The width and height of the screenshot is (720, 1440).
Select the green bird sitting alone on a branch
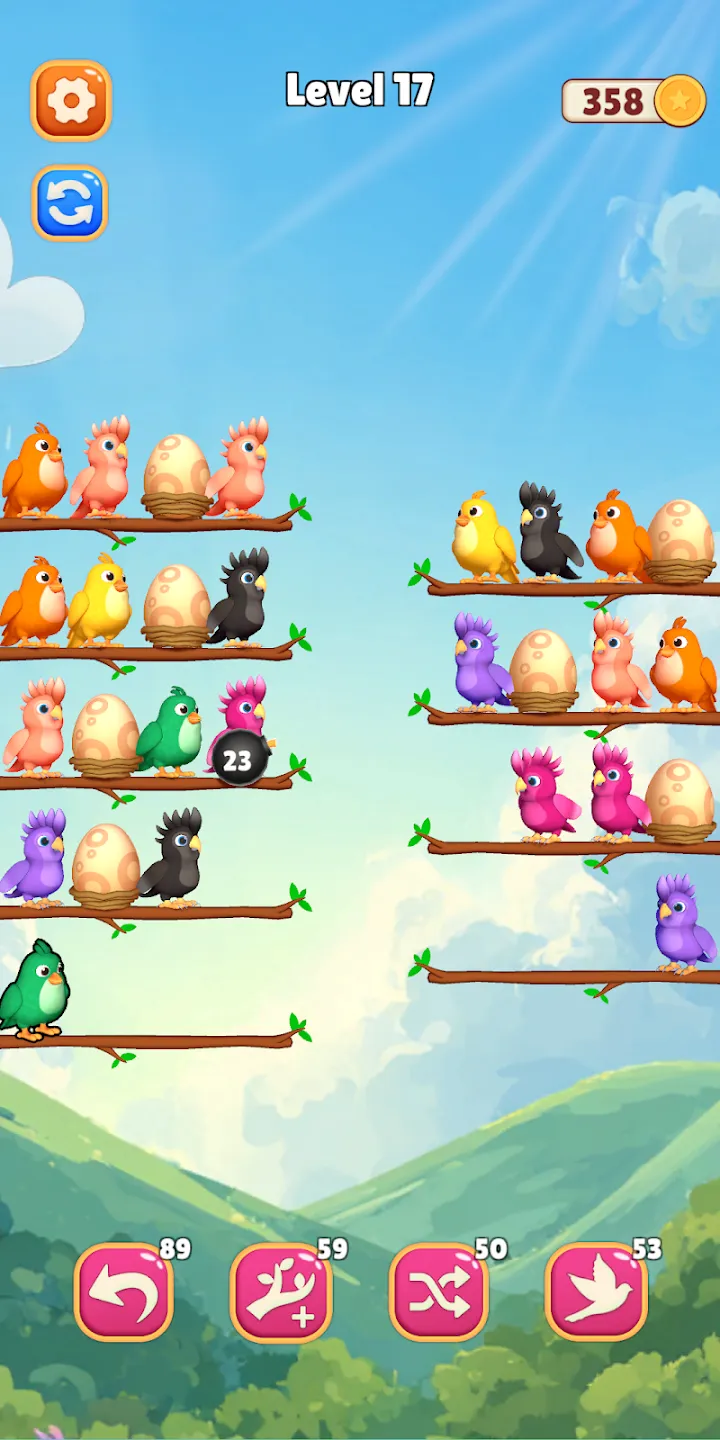pos(34,990)
